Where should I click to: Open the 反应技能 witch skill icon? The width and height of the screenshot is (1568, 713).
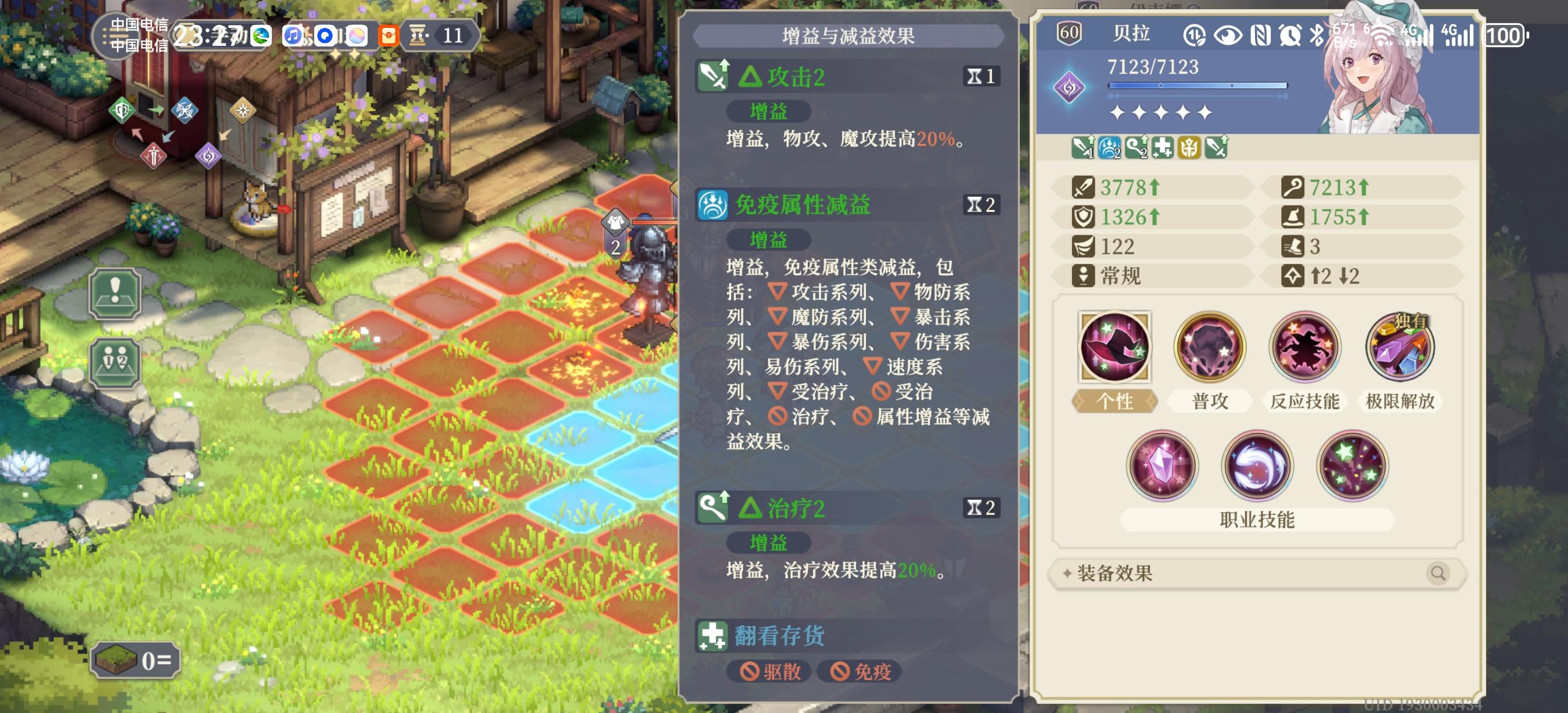pyautogui.click(x=1304, y=346)
